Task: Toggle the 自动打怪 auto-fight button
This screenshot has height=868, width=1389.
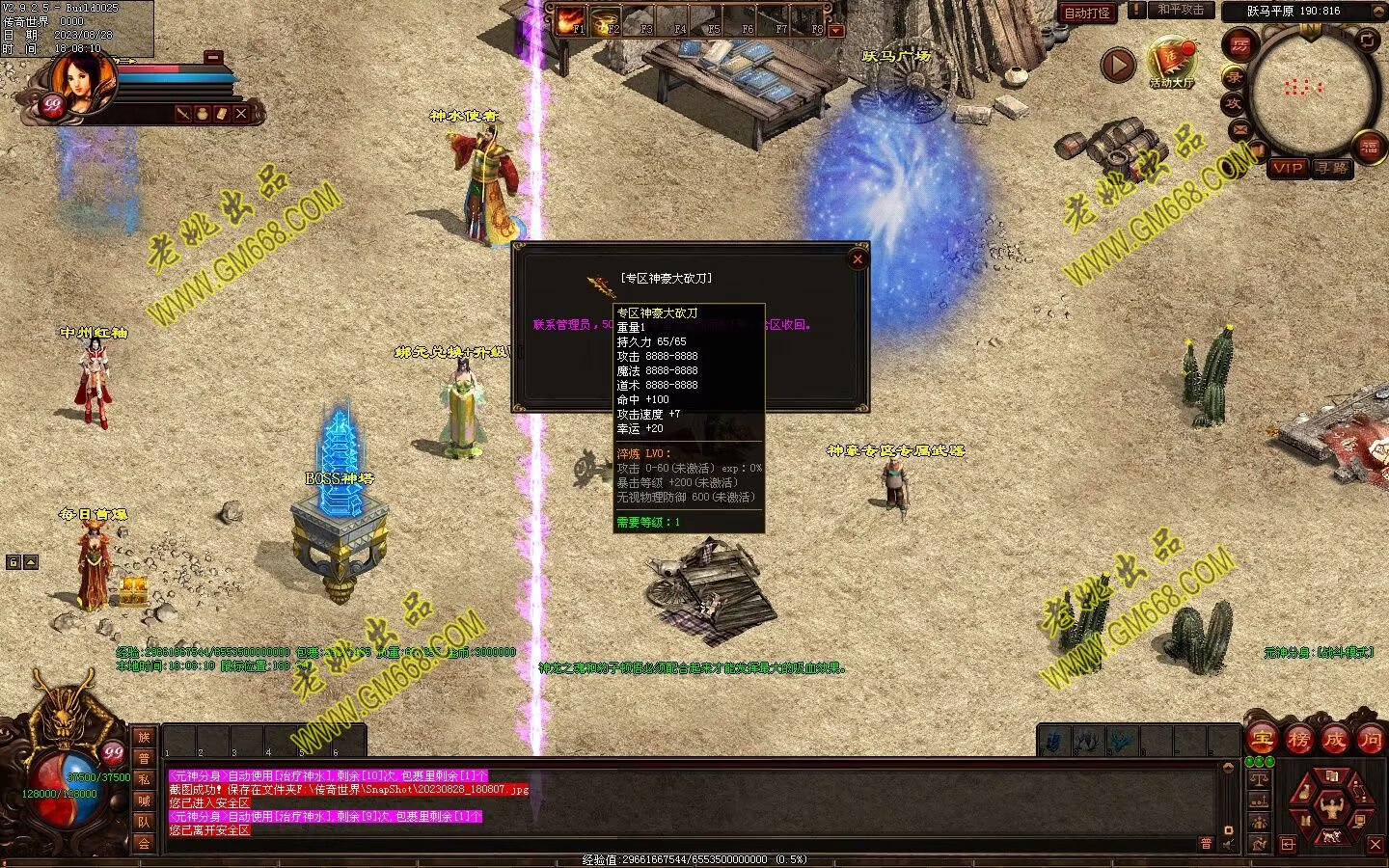Action: (x=1087, y=13)
